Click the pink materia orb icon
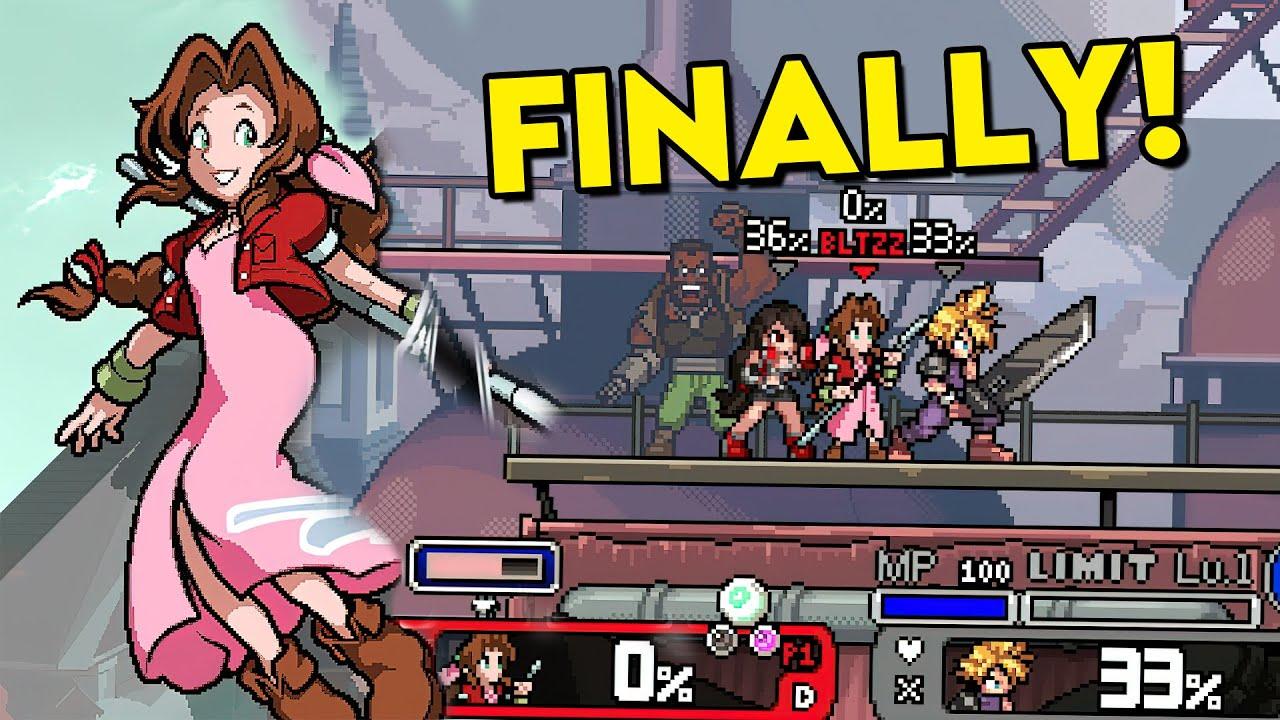The width and height of the screenshot is (1280, 720). [764, 638]
